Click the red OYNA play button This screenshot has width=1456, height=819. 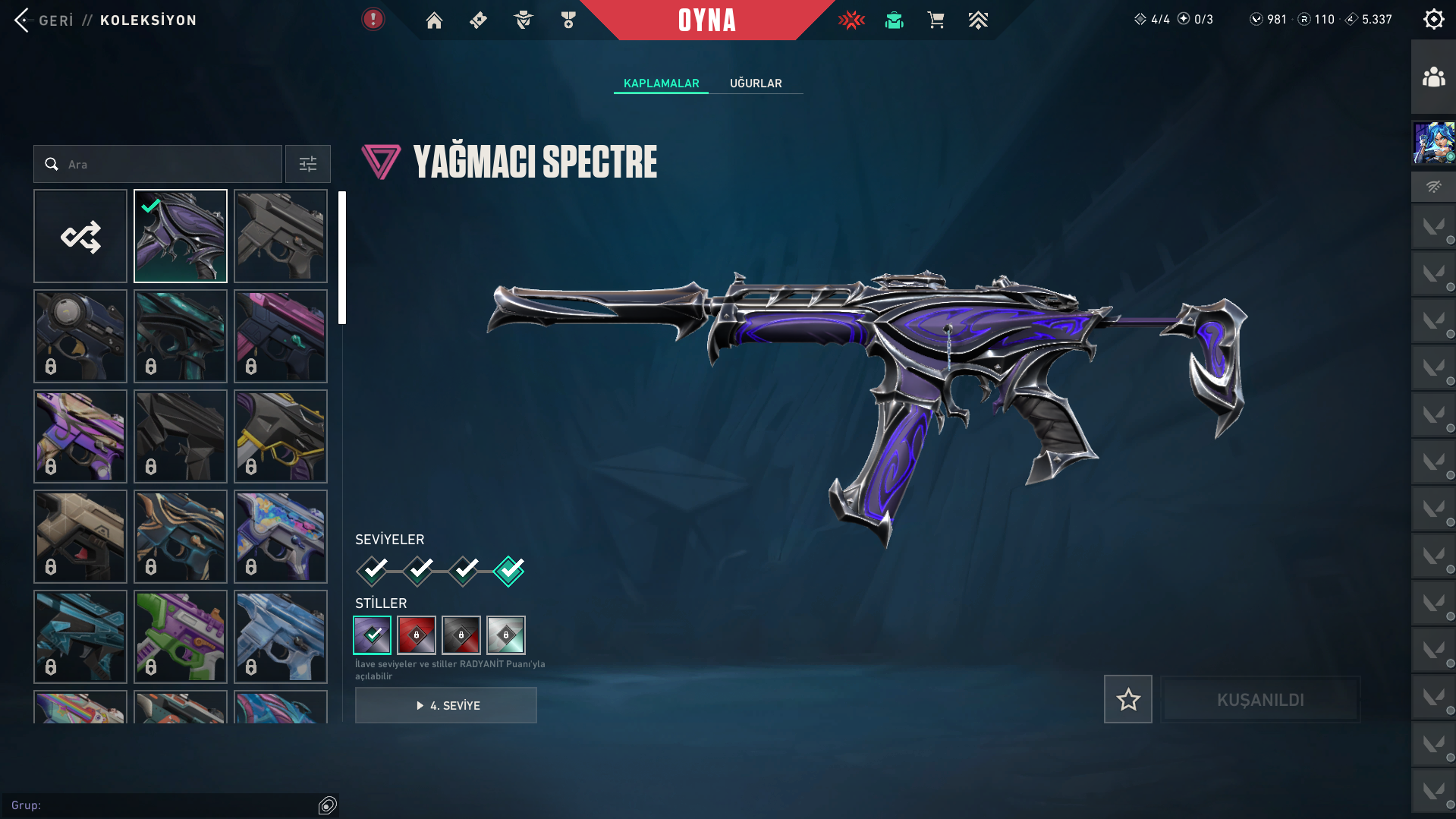pos(706,20)
